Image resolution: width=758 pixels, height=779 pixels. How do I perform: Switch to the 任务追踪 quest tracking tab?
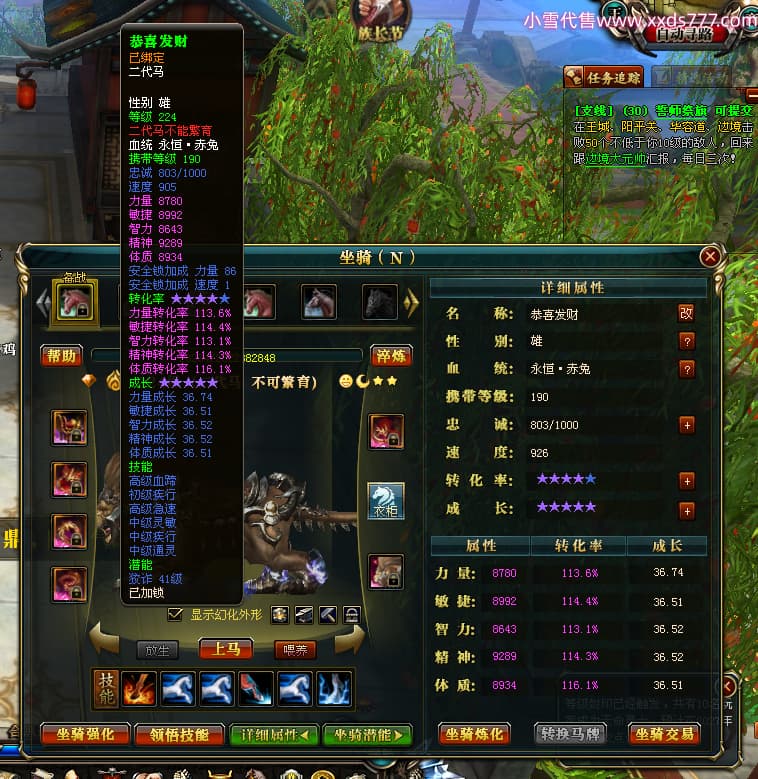click(x=602, y=76)
